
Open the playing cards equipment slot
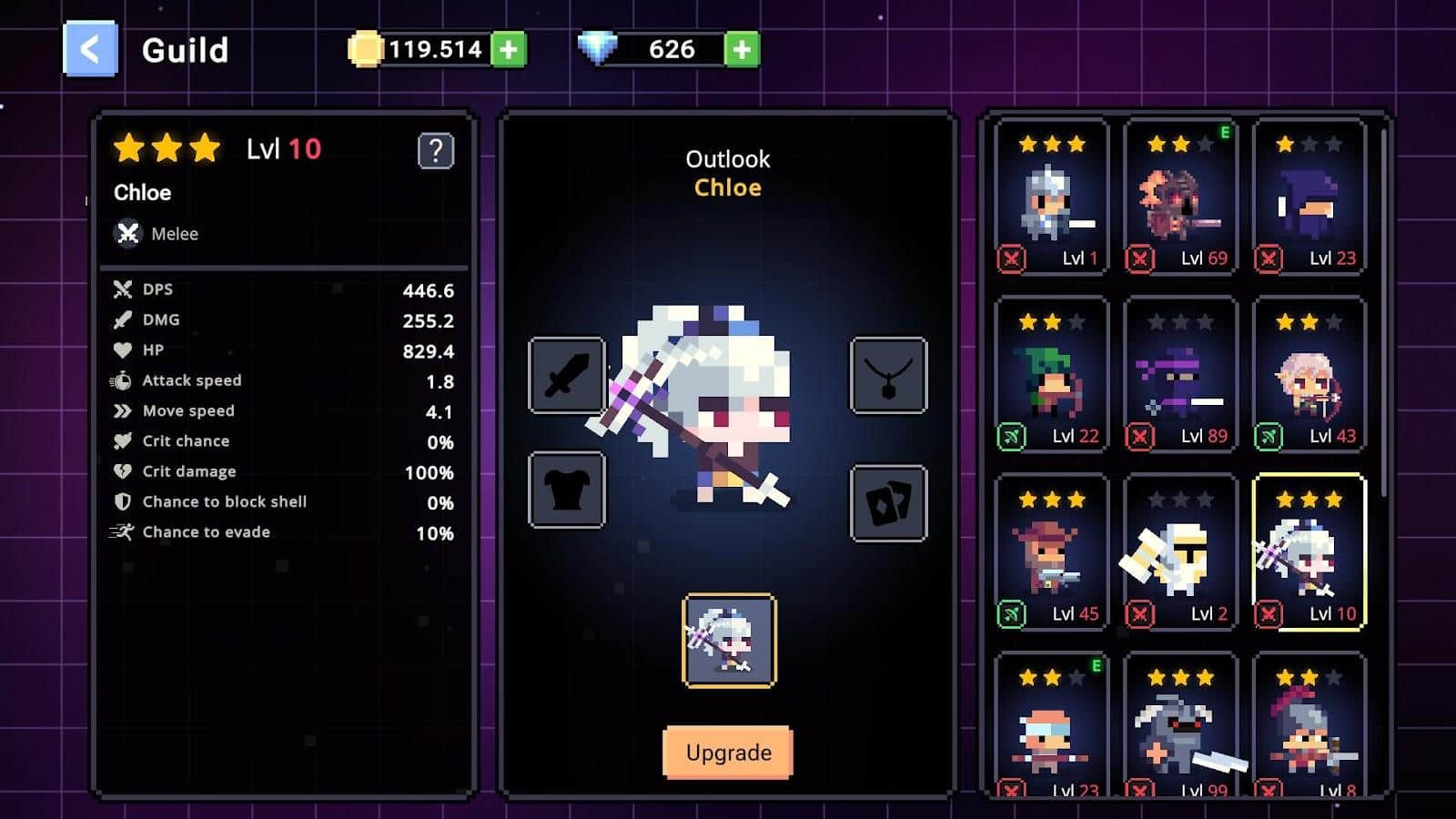coord(888,503)
